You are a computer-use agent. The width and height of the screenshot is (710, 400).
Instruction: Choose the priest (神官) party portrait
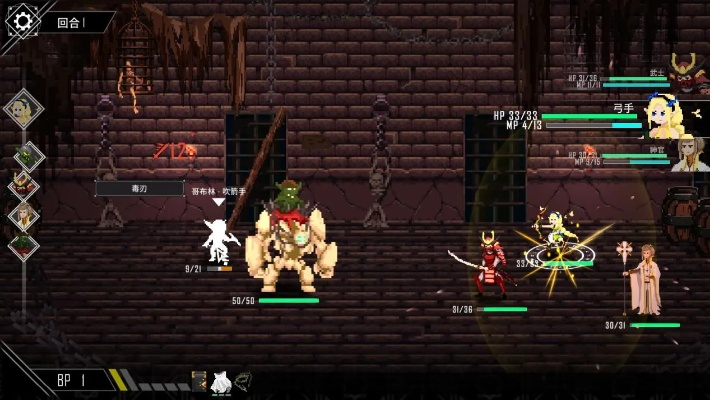(688, 154)
